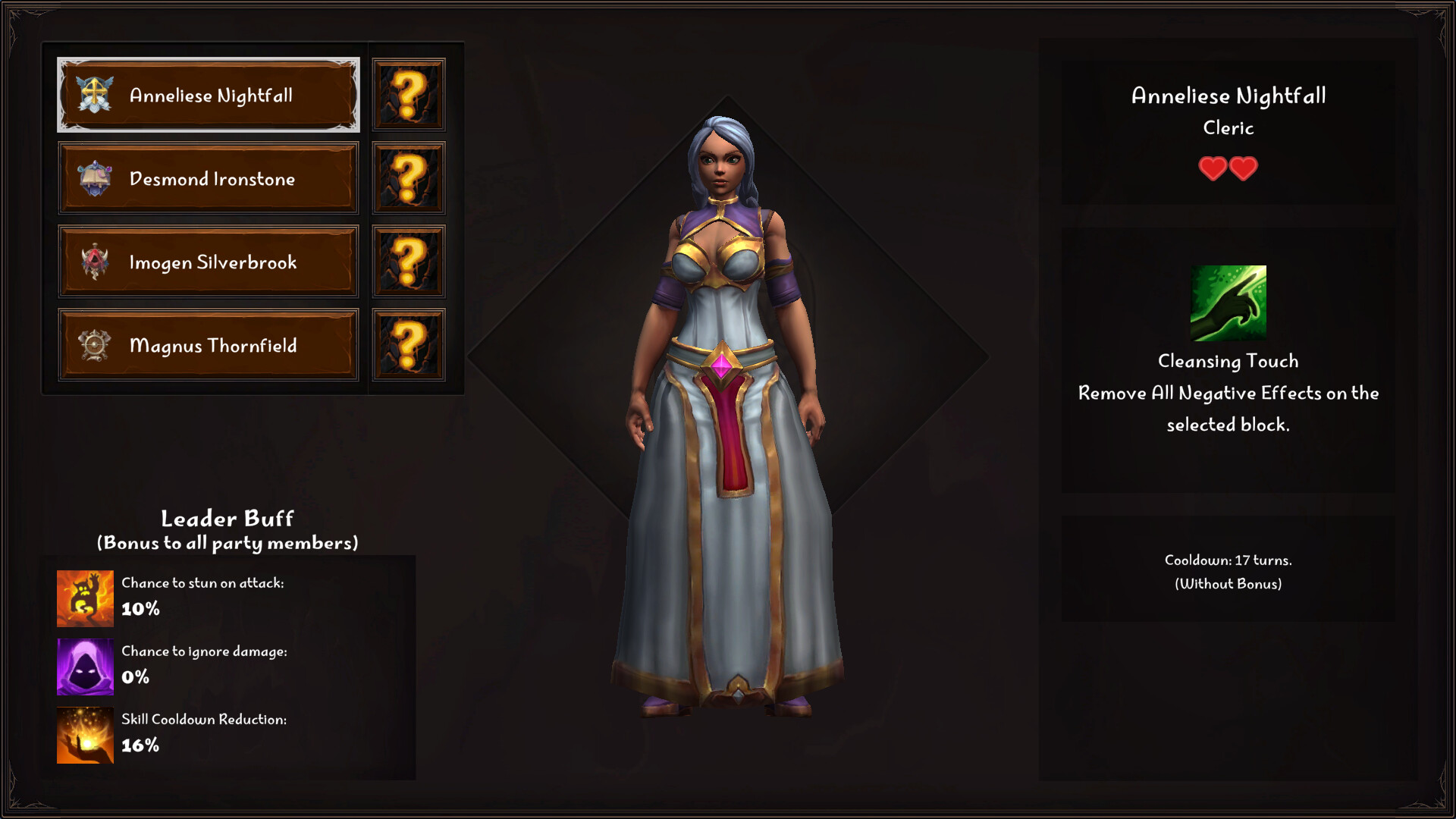The height and width of the screenshot is (819, 1456).
Task: Click Desmond Ironstone's book class icon
Action: [96, 177]
